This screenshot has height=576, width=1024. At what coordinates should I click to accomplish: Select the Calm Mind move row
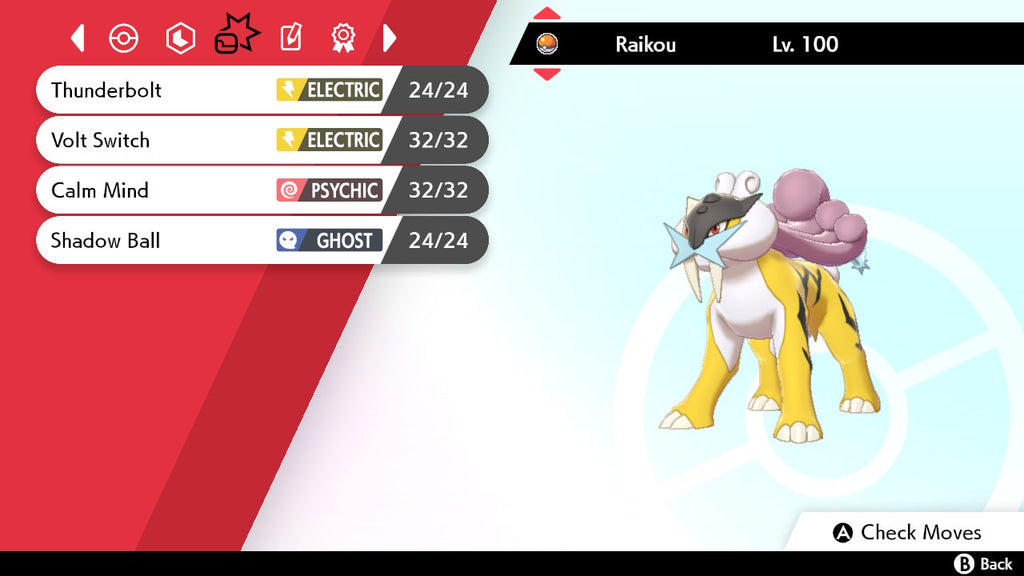[262, 190]
